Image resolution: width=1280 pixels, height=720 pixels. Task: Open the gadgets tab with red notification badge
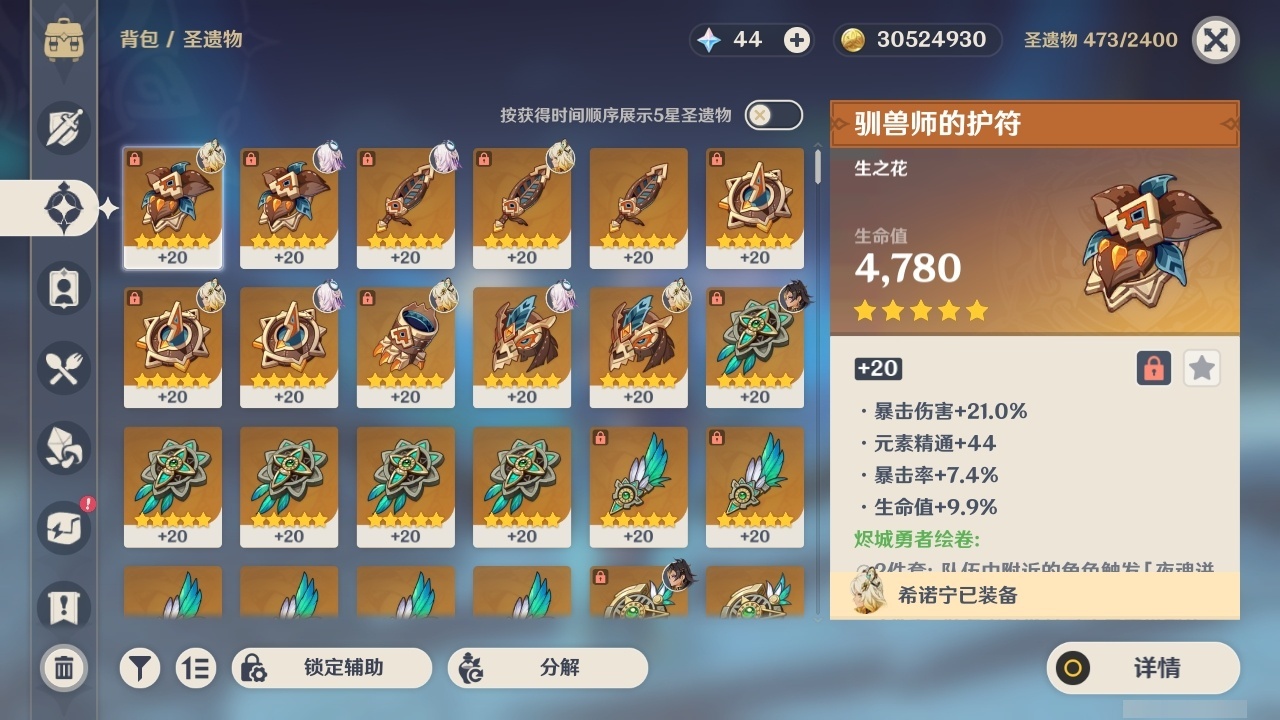coord(62,528)
